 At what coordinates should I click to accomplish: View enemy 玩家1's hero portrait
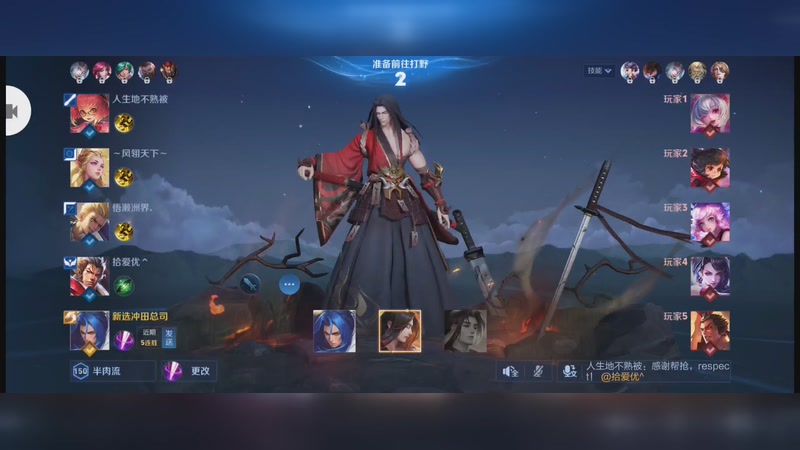pos(710,115)
